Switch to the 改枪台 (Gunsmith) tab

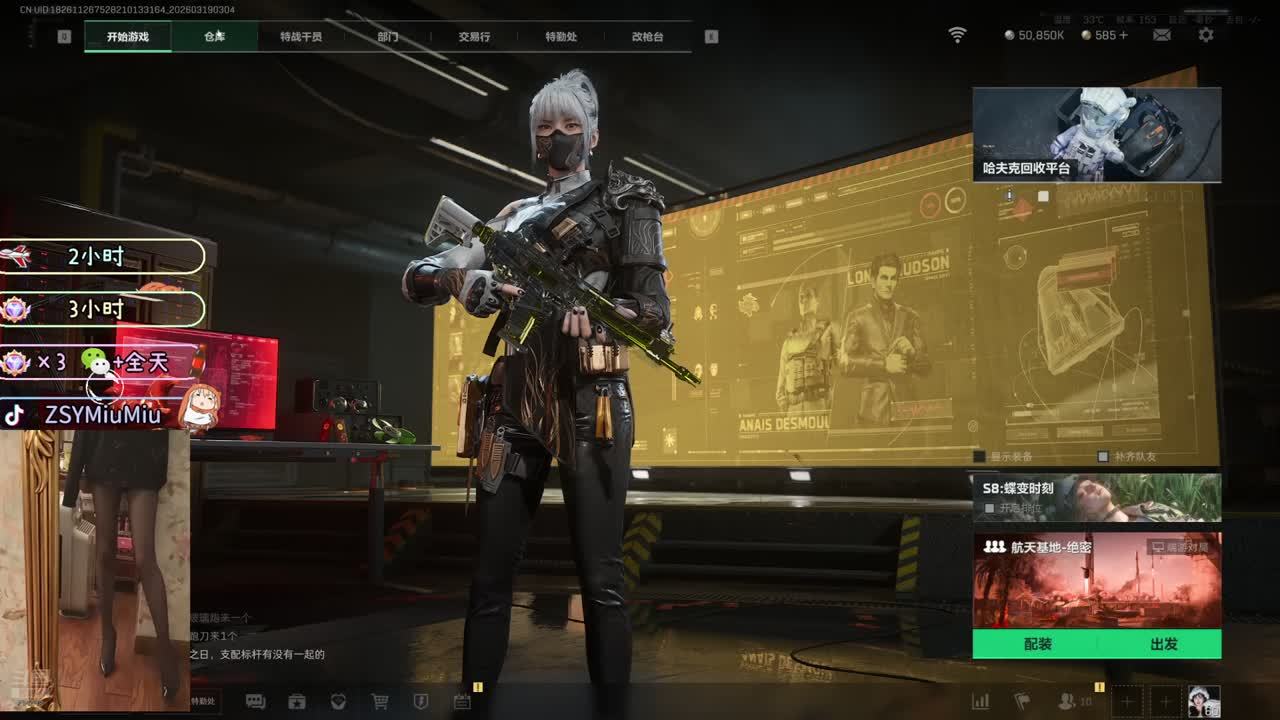647,37
